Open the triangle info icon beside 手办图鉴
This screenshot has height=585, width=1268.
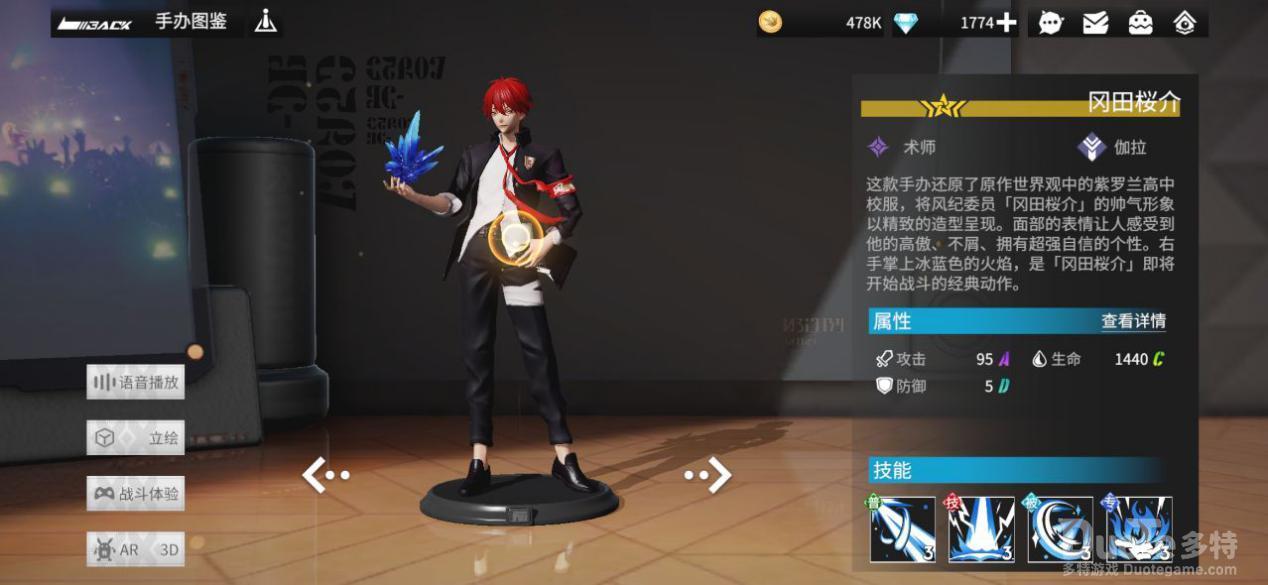265,21
